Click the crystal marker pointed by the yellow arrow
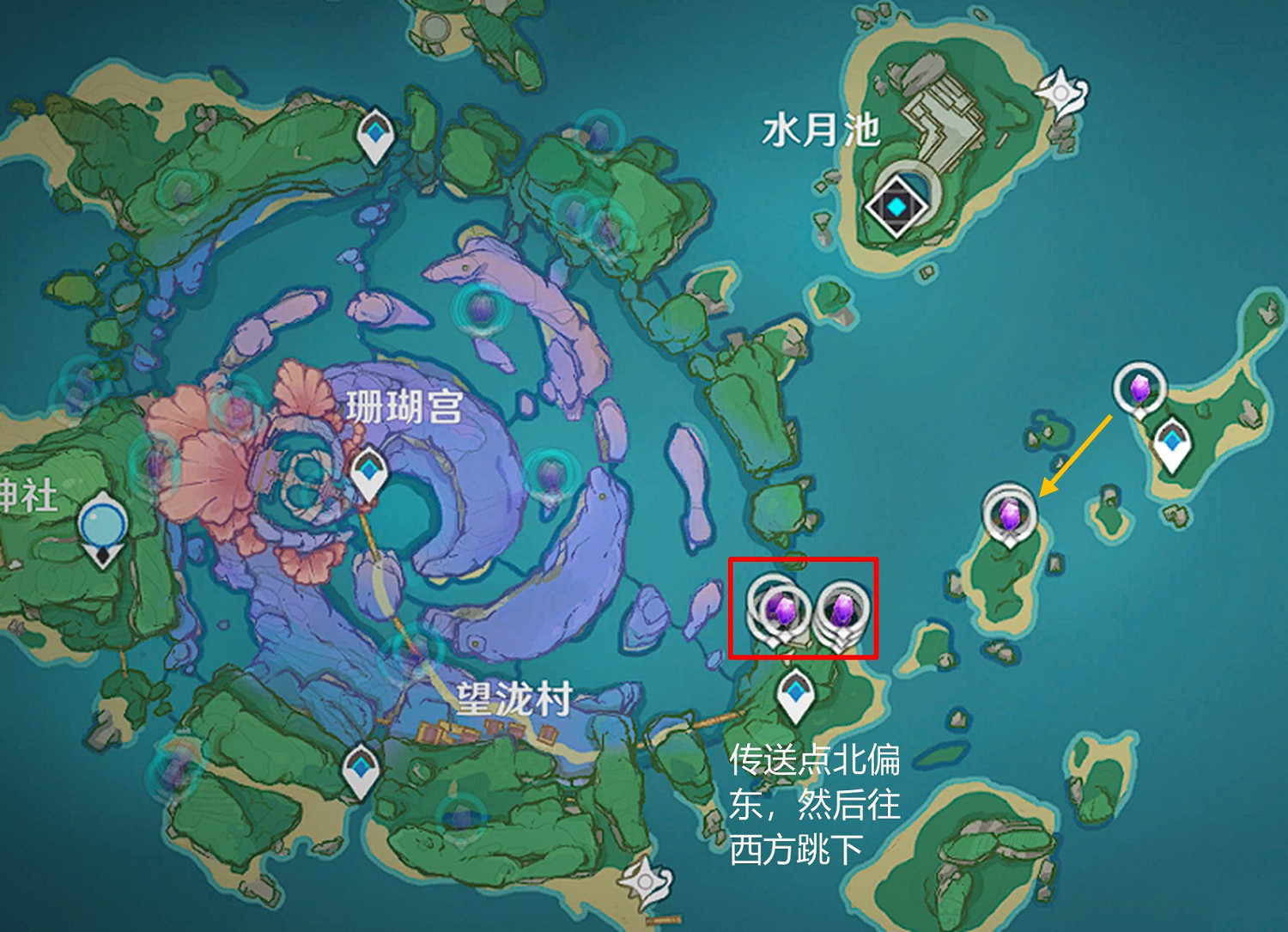The image size is (1288, 932). (x=1012, y=514)
